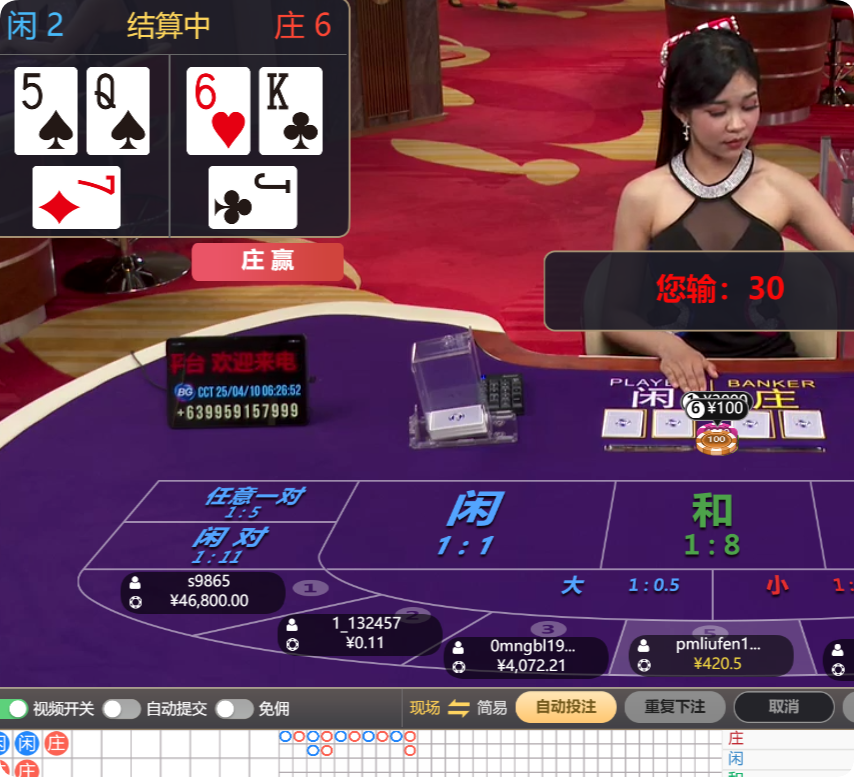
Task: Select the 闲对 (Player Pair) 1:11 bet
Action: click(x=228, y=545)
